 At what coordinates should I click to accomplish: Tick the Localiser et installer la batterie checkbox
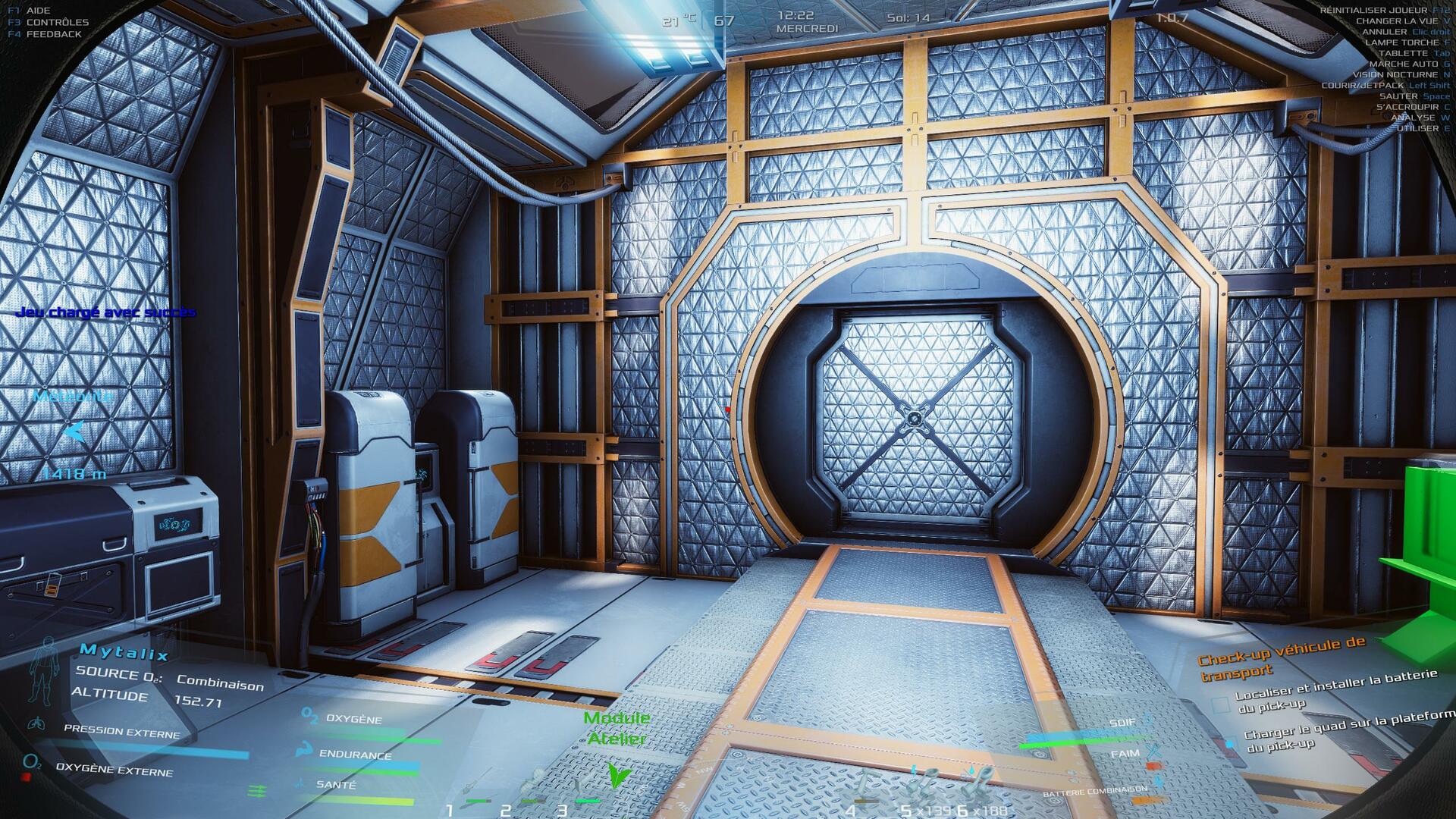click(x=1220, y=706)
